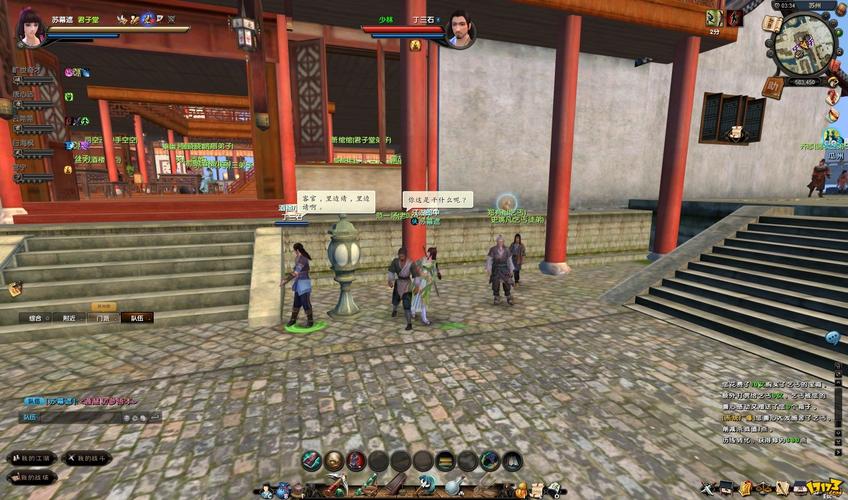Select the player portrait of 苏幕遮

[x=28, y=25]
